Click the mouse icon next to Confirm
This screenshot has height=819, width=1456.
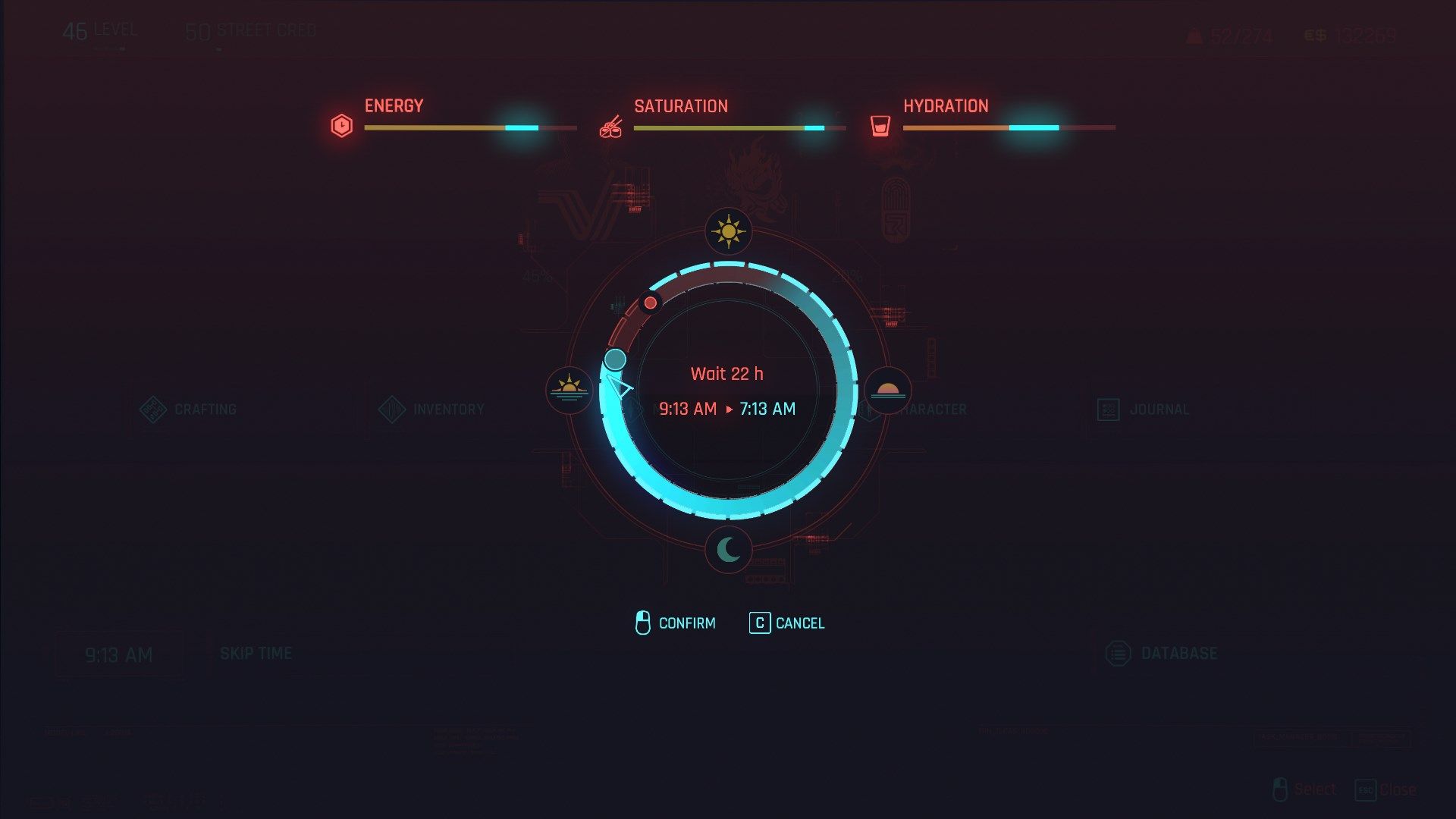[644, 623]
